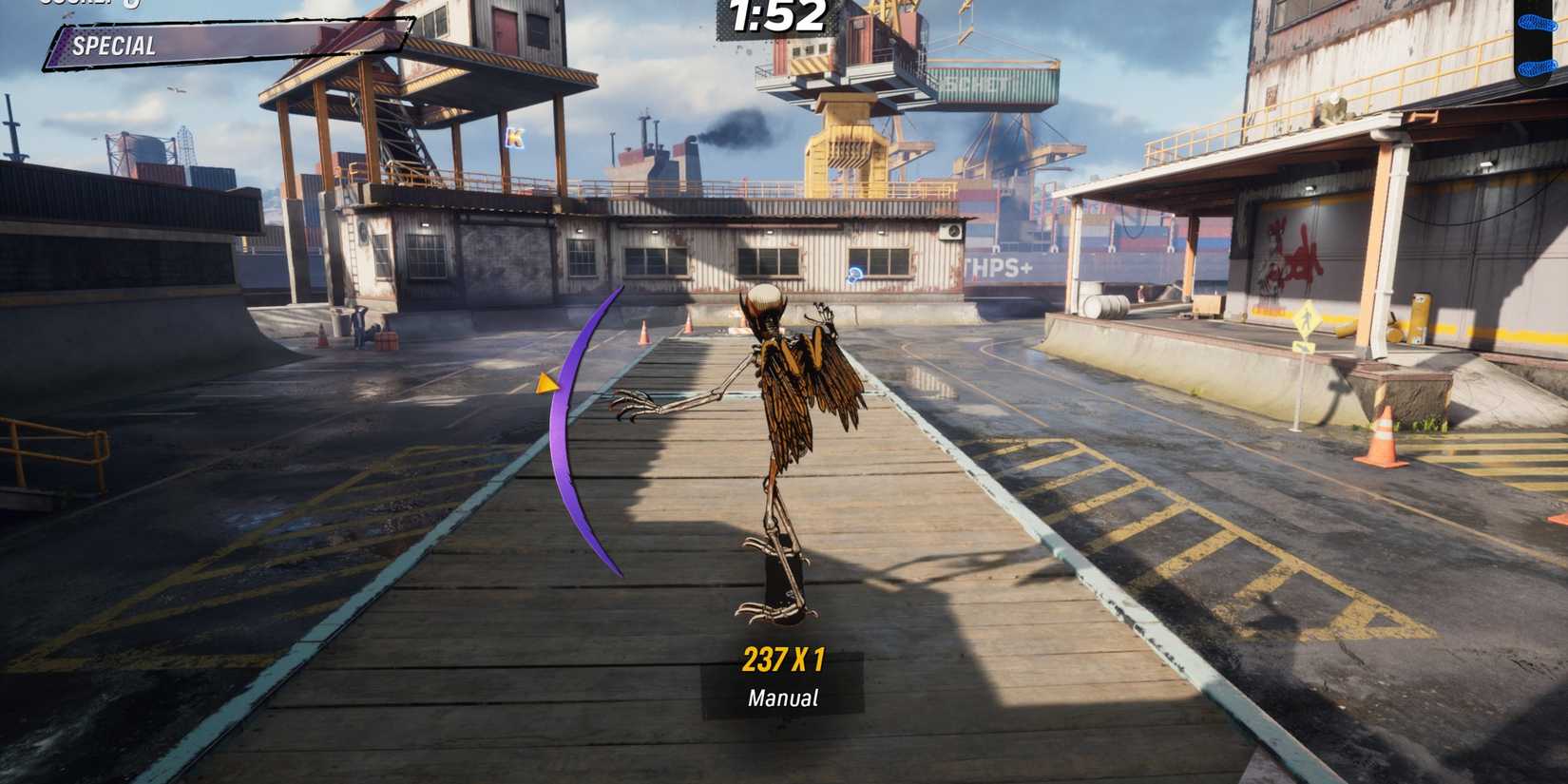The height and width of the screenshot is (784, 1568).
Task: Open the Manual trick label
Action: click(782, 698)
